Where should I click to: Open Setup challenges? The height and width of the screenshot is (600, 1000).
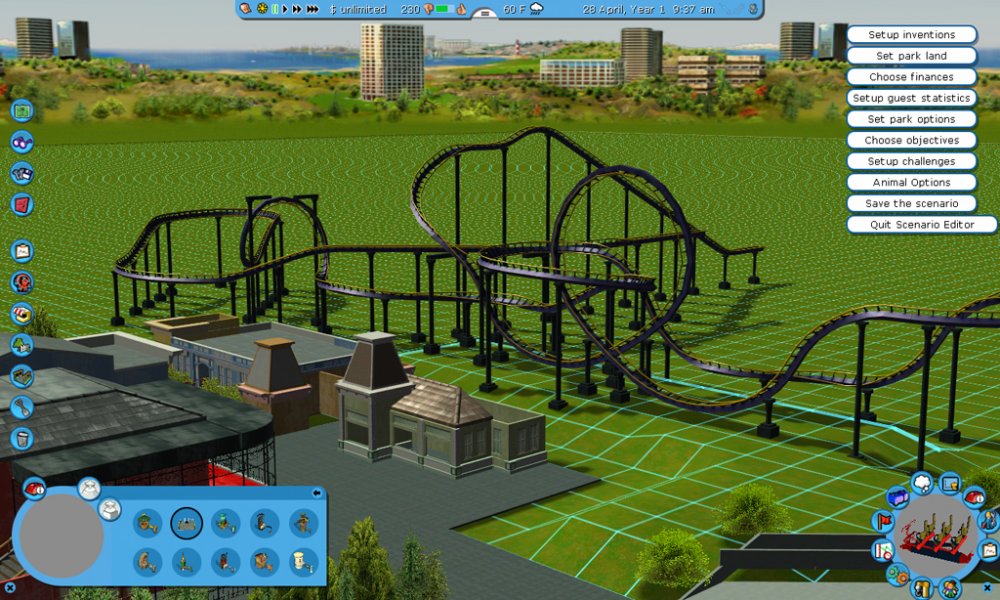[911, 161]
